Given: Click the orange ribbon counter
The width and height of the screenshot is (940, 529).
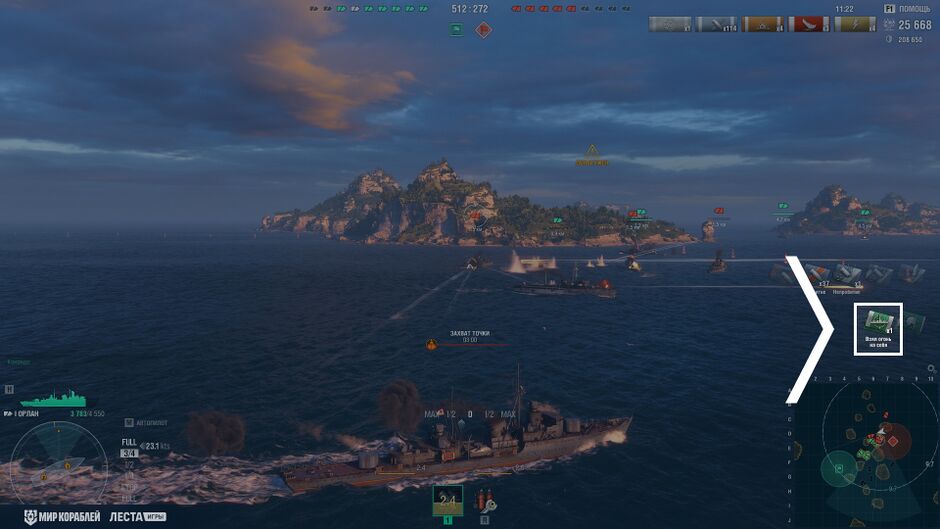Looking at the screenshot, I should (760, 24).
